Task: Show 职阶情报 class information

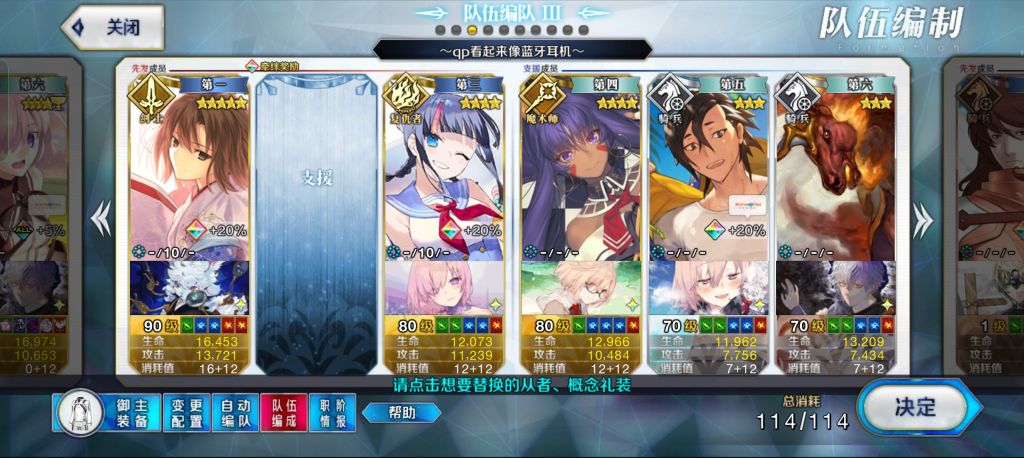Action: tap(333, 413)
